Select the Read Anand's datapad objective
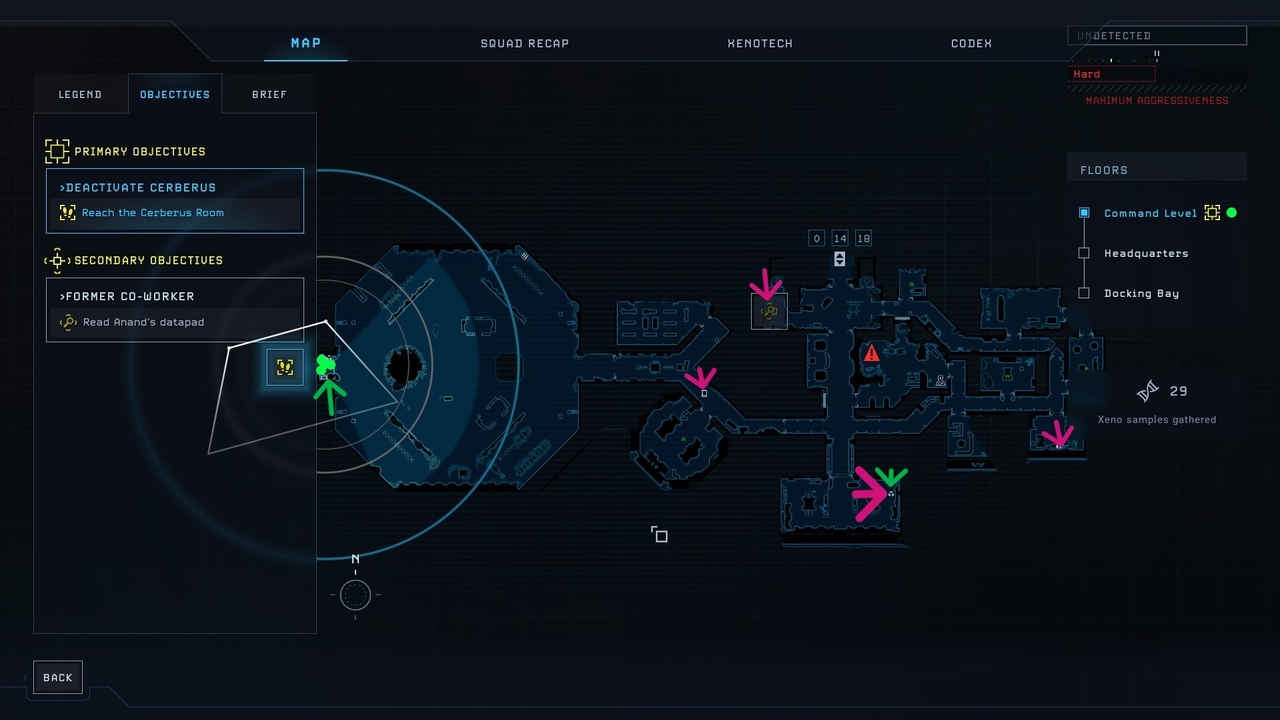 click(x=143, y=322)
